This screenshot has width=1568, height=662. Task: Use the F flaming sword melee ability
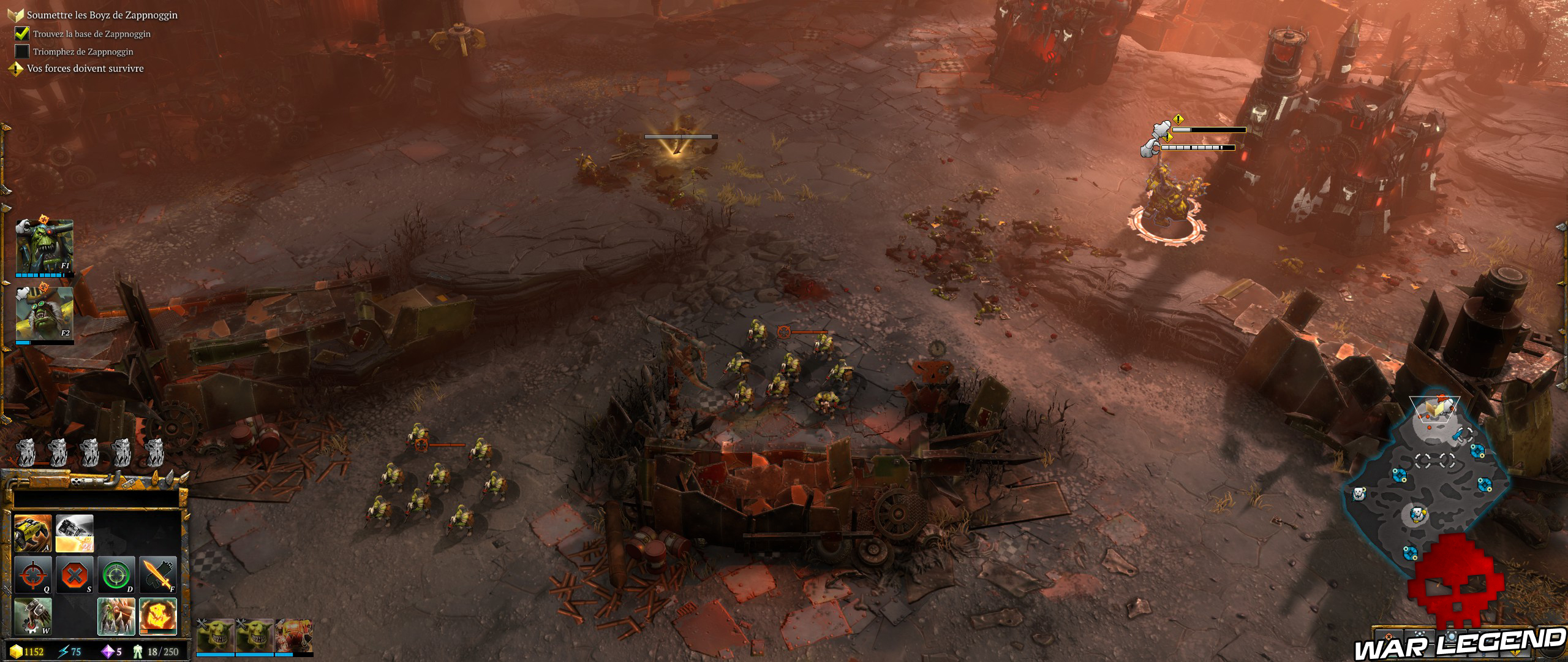pos(157,574)
